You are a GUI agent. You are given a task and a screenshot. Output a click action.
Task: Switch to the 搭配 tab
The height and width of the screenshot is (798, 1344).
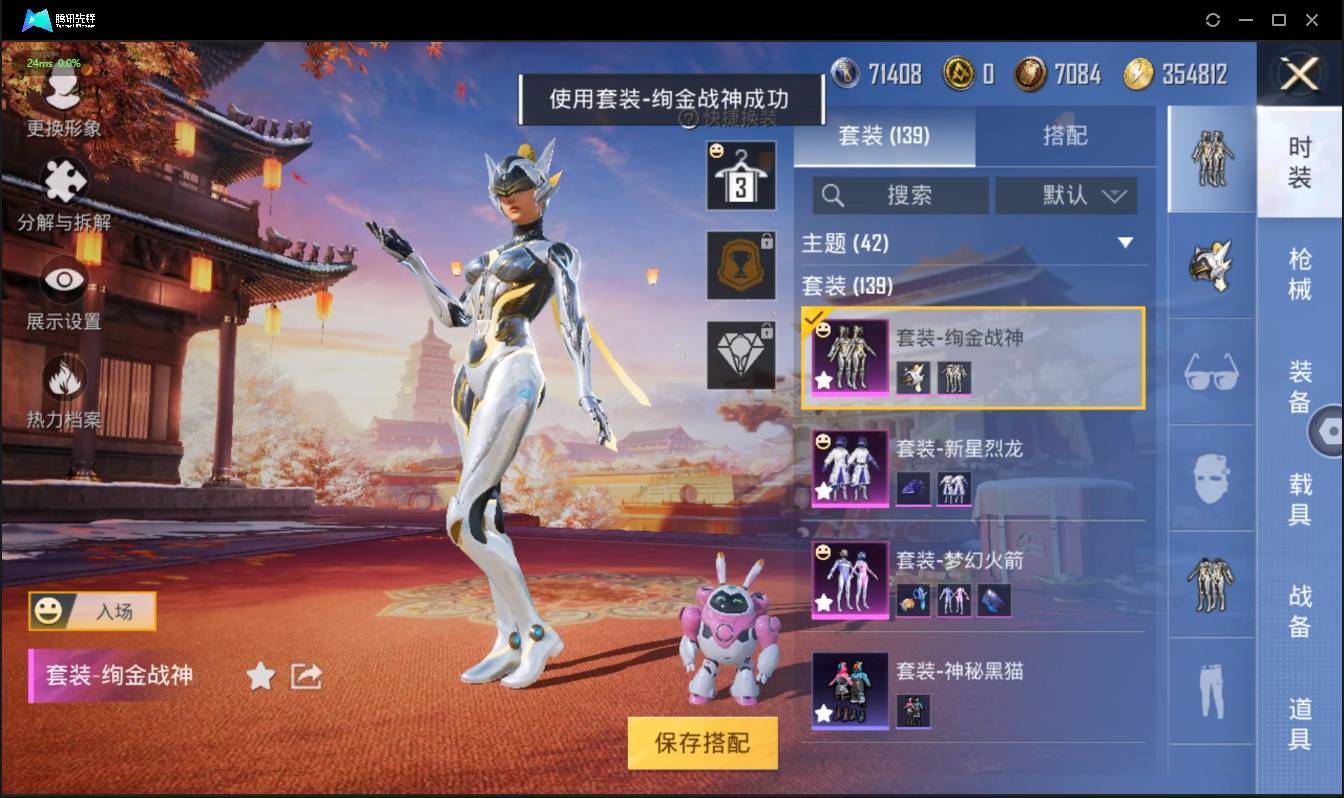[x=1066, y=135]
